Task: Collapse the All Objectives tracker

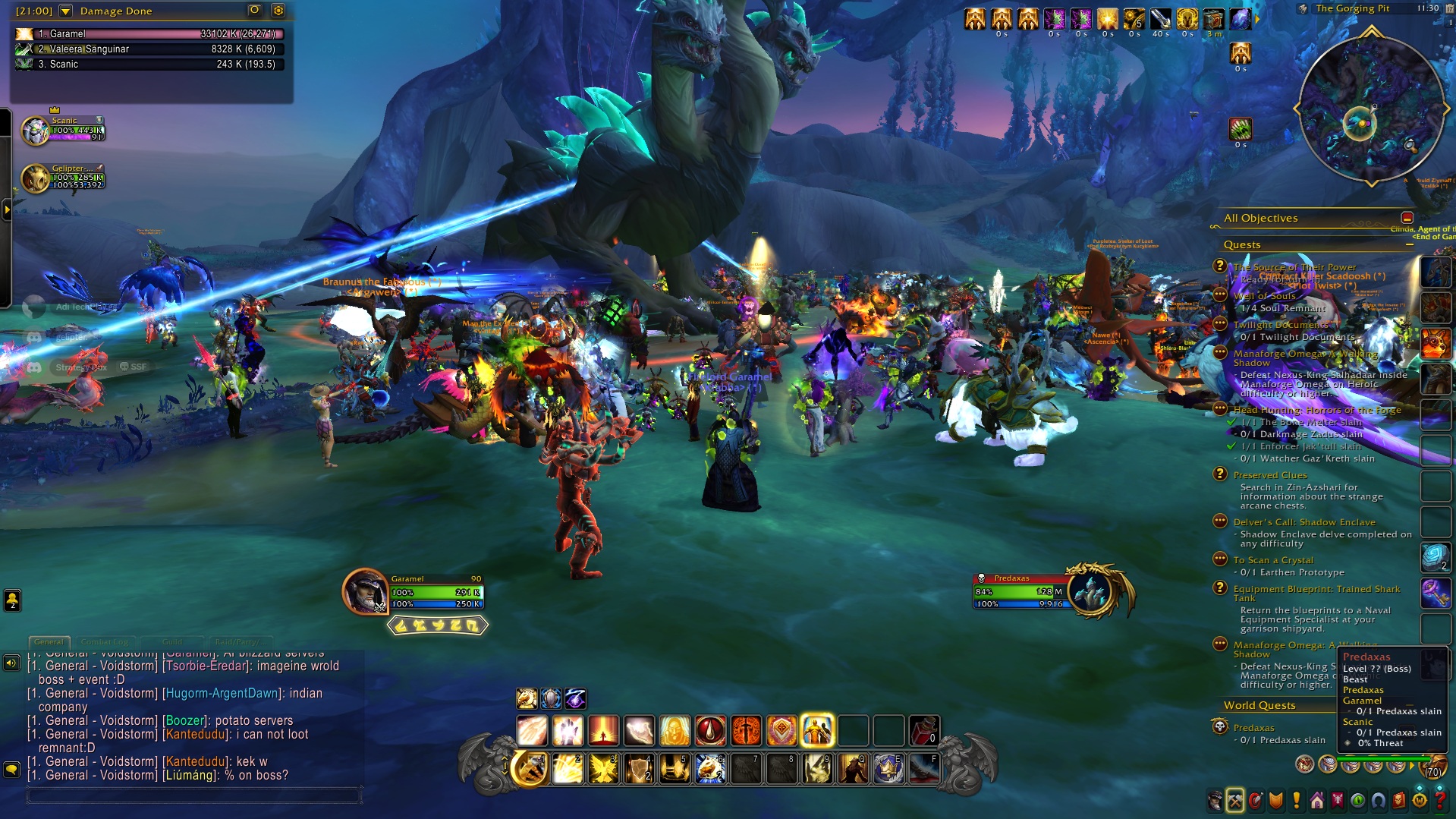Action: (x=1407, y=218)
